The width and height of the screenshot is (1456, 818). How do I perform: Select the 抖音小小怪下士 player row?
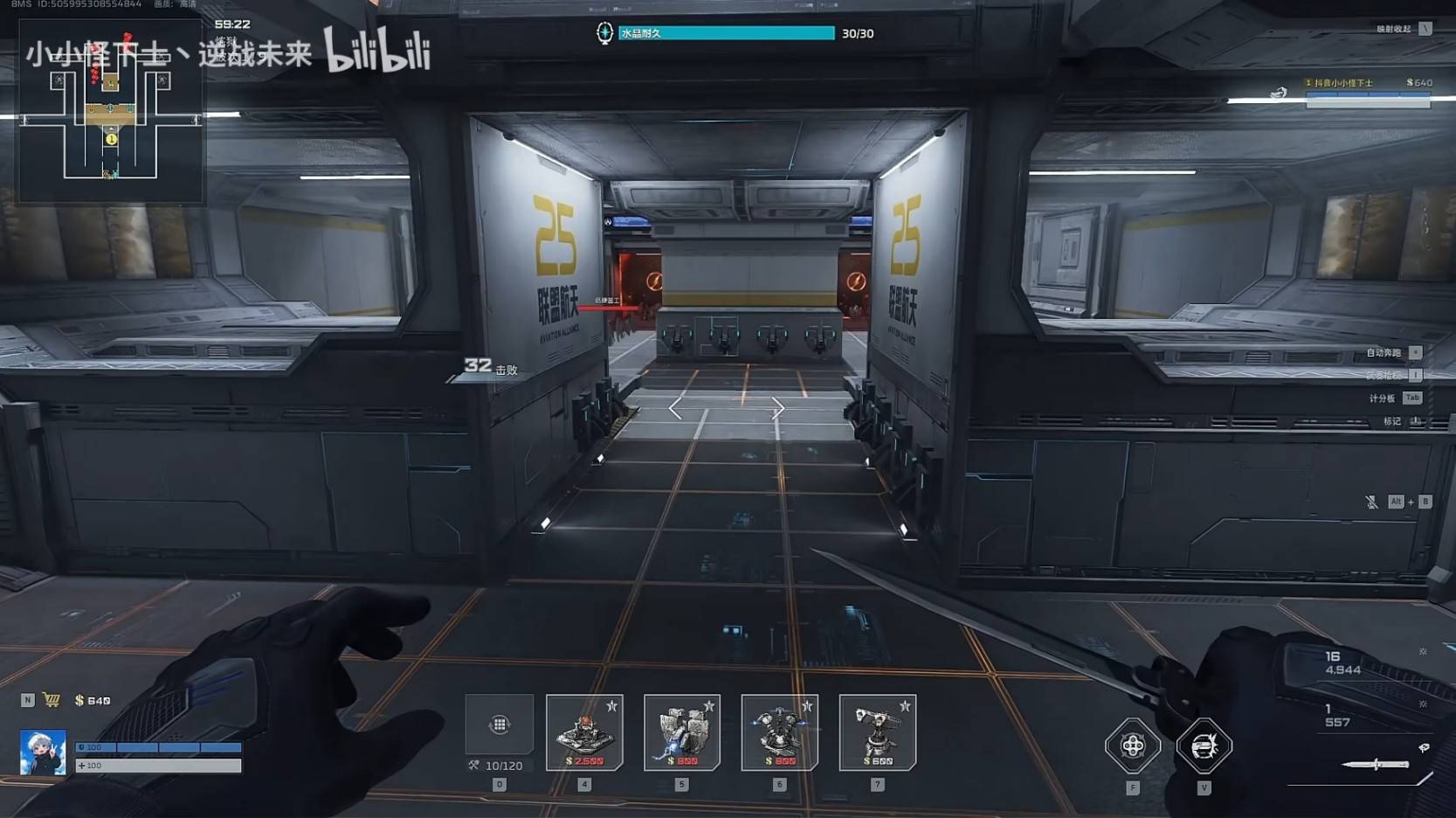click(1368, 83)
